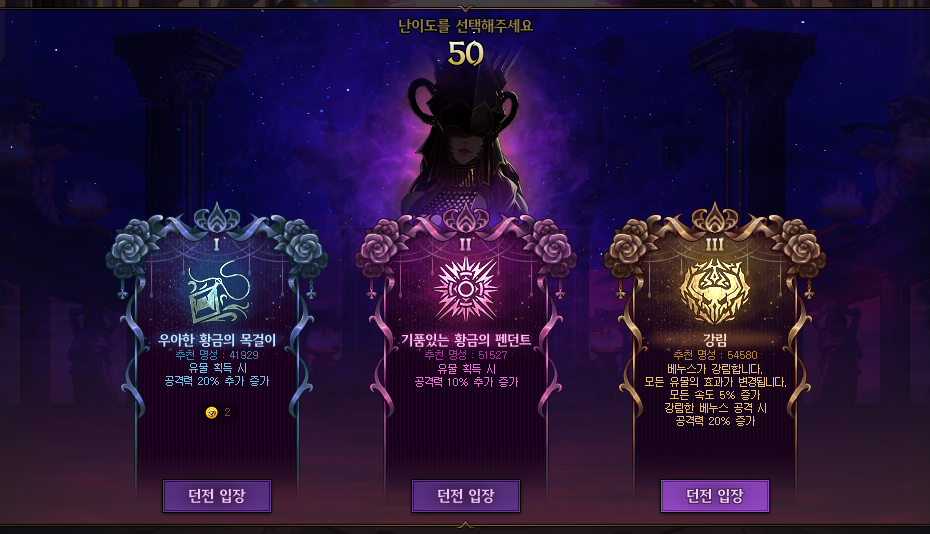Select the golden necklace icon on difficulty I

217,290
